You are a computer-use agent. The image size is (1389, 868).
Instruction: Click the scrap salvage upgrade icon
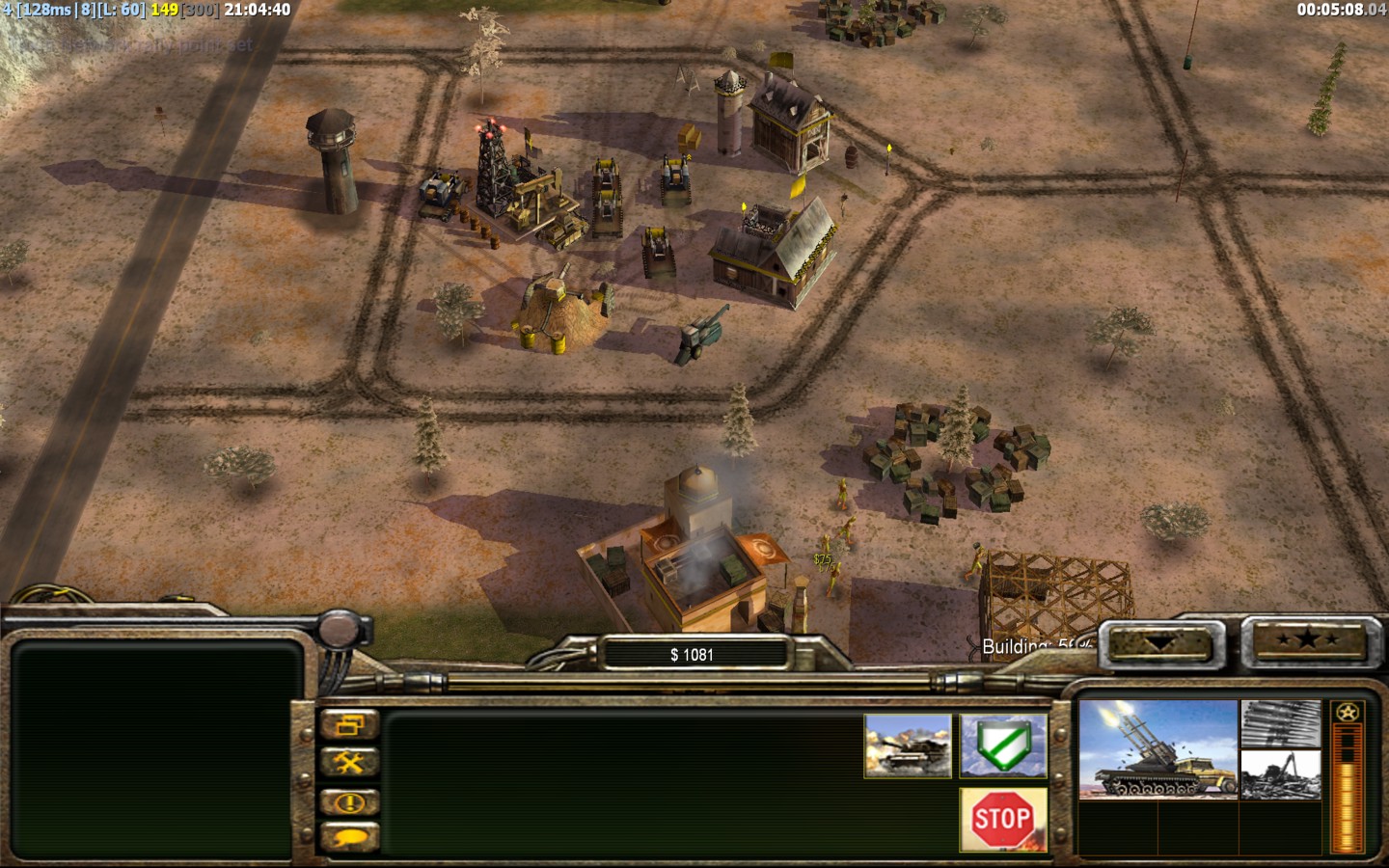(1280, 775)
